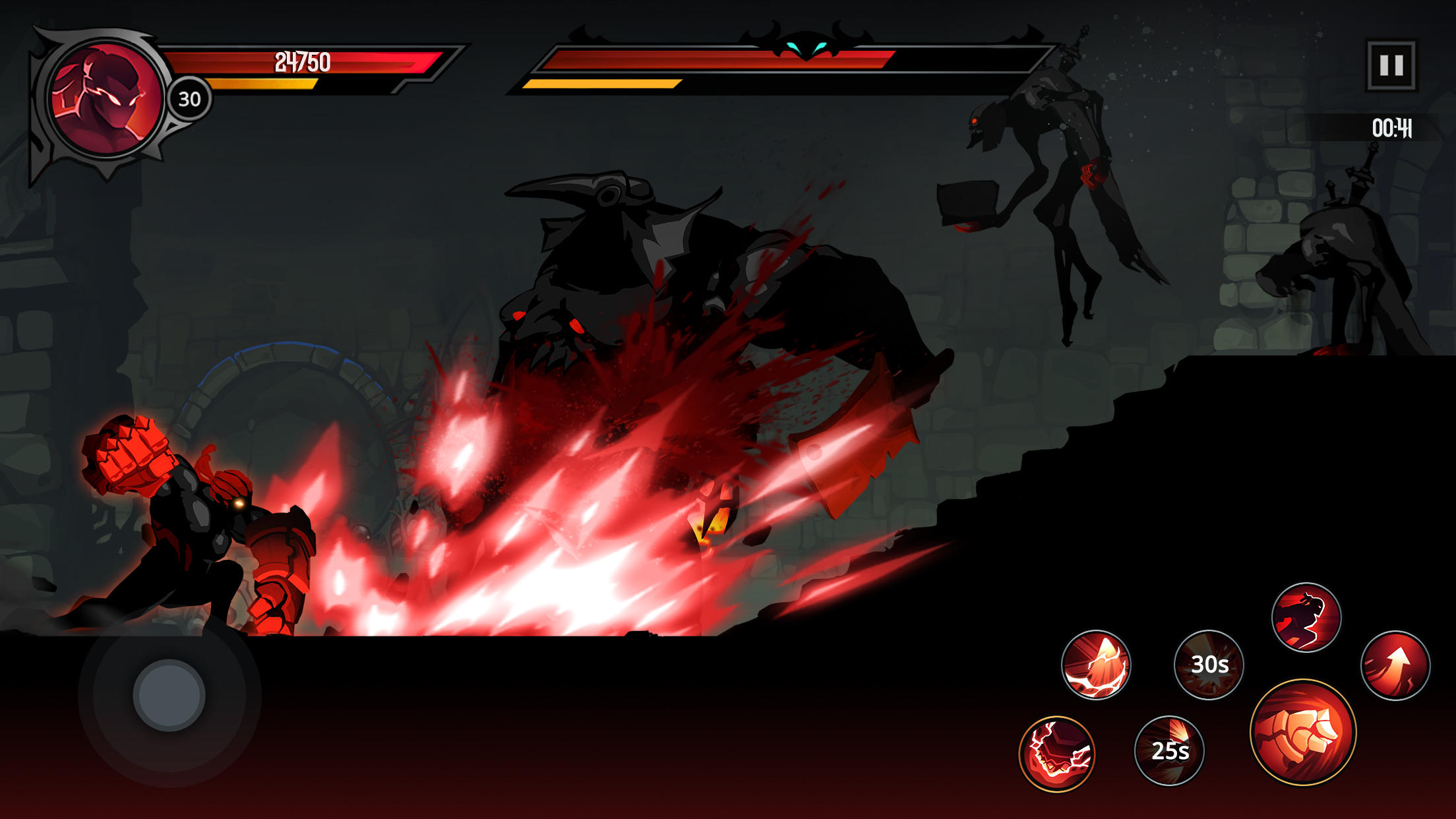Tap the level 30 badge
1456x819 pixels.
click(189, 99)
